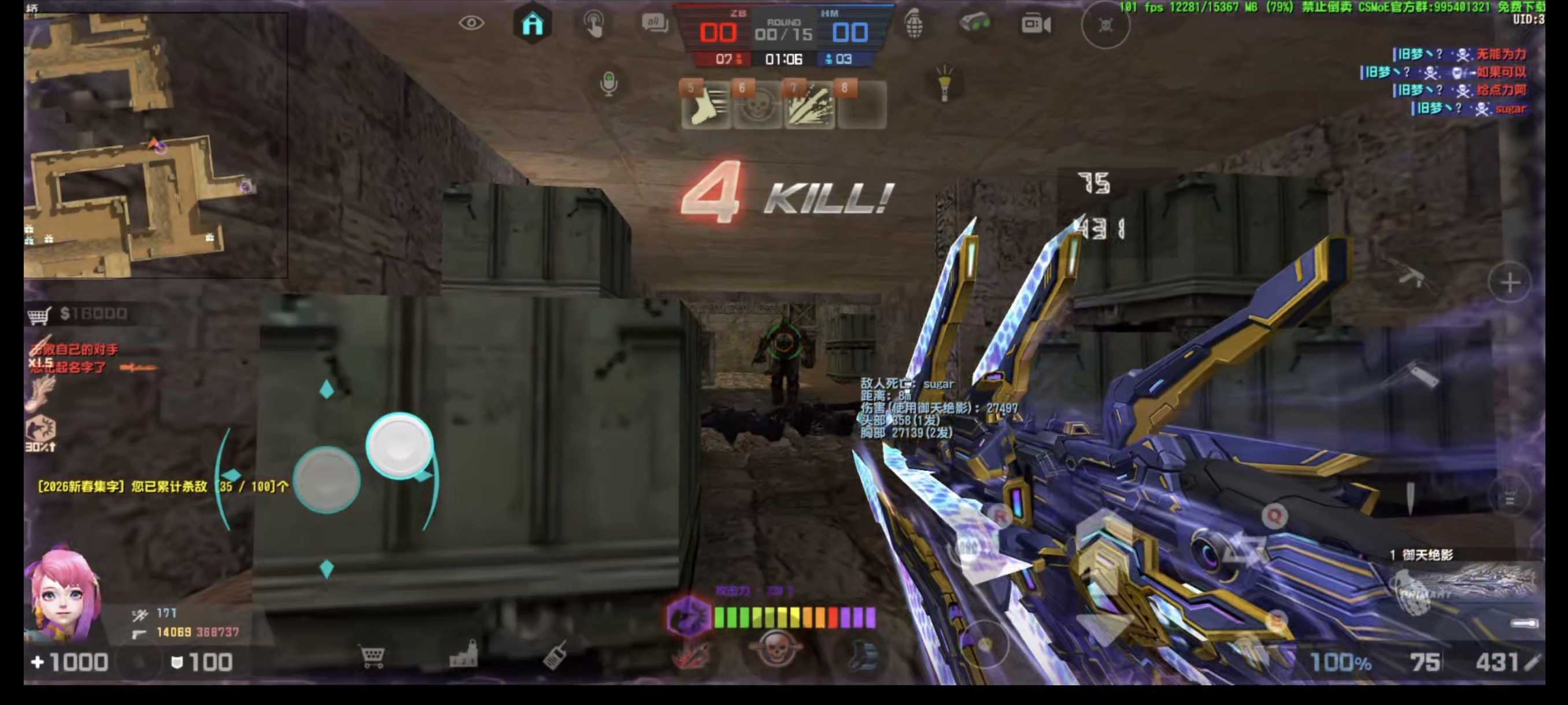The width and height of the screenshot is (1568, 705).
Task: Activate the night vision goggles
Action: click(974, 24)
